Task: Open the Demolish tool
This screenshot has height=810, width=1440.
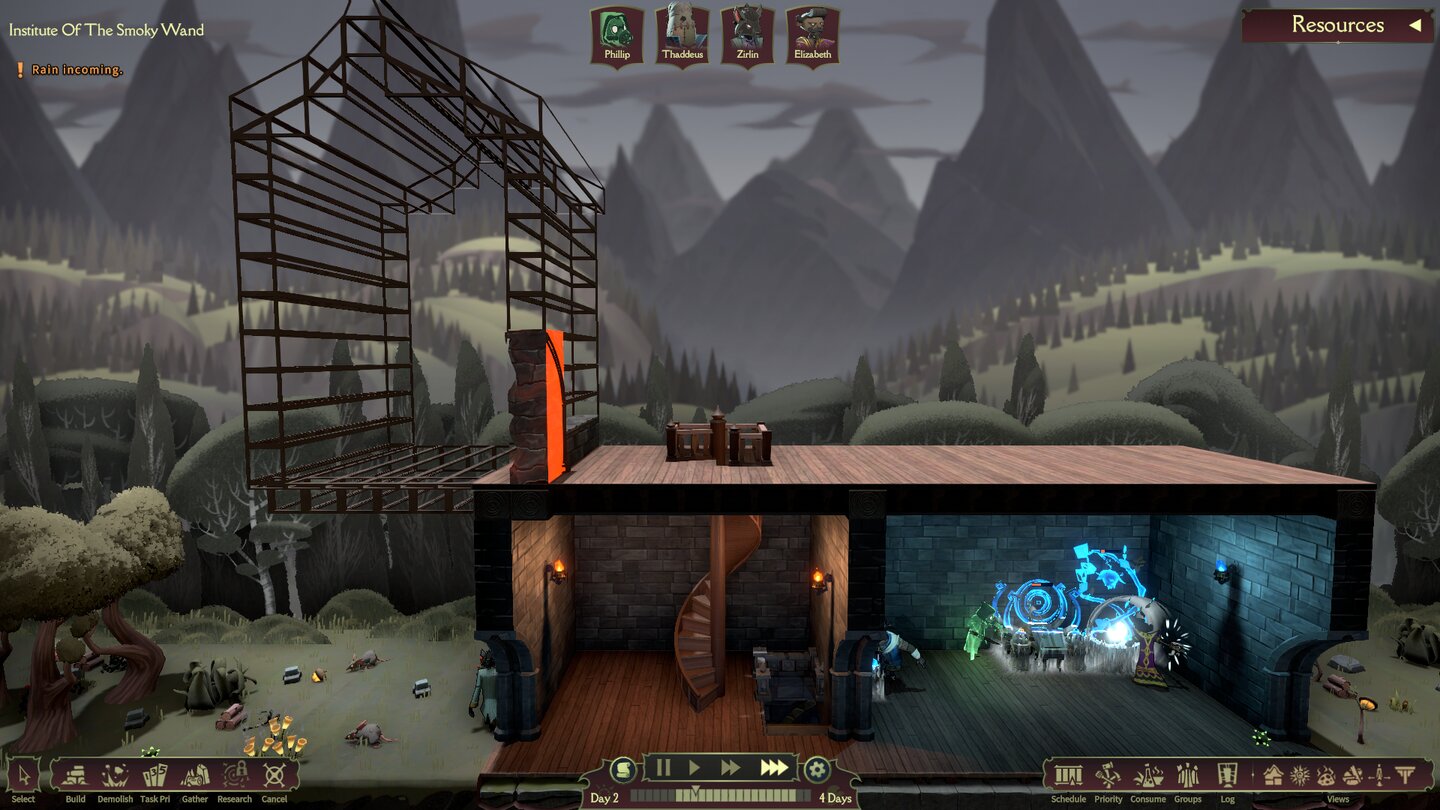Action: (x=114, y=775)
